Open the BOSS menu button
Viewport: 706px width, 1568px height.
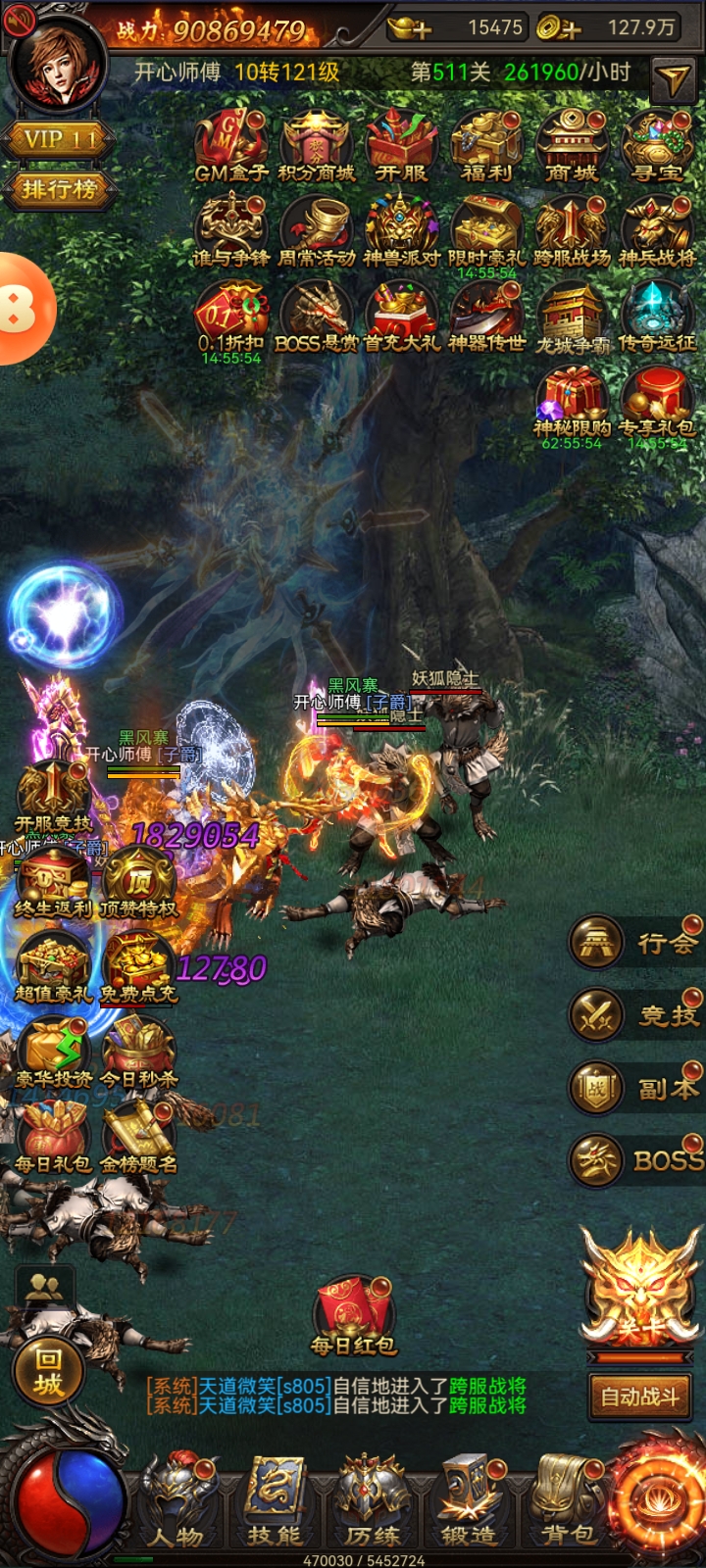point(637,1160)
